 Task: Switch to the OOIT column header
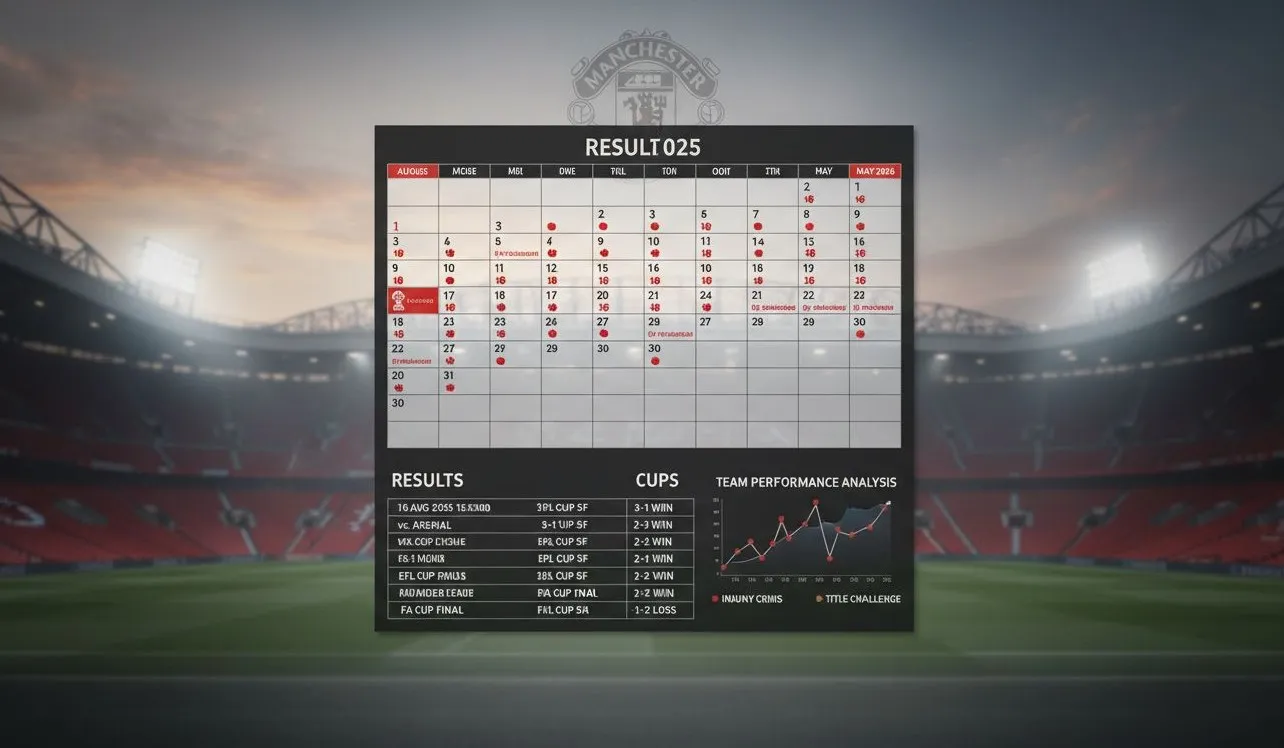pos(721,171)
